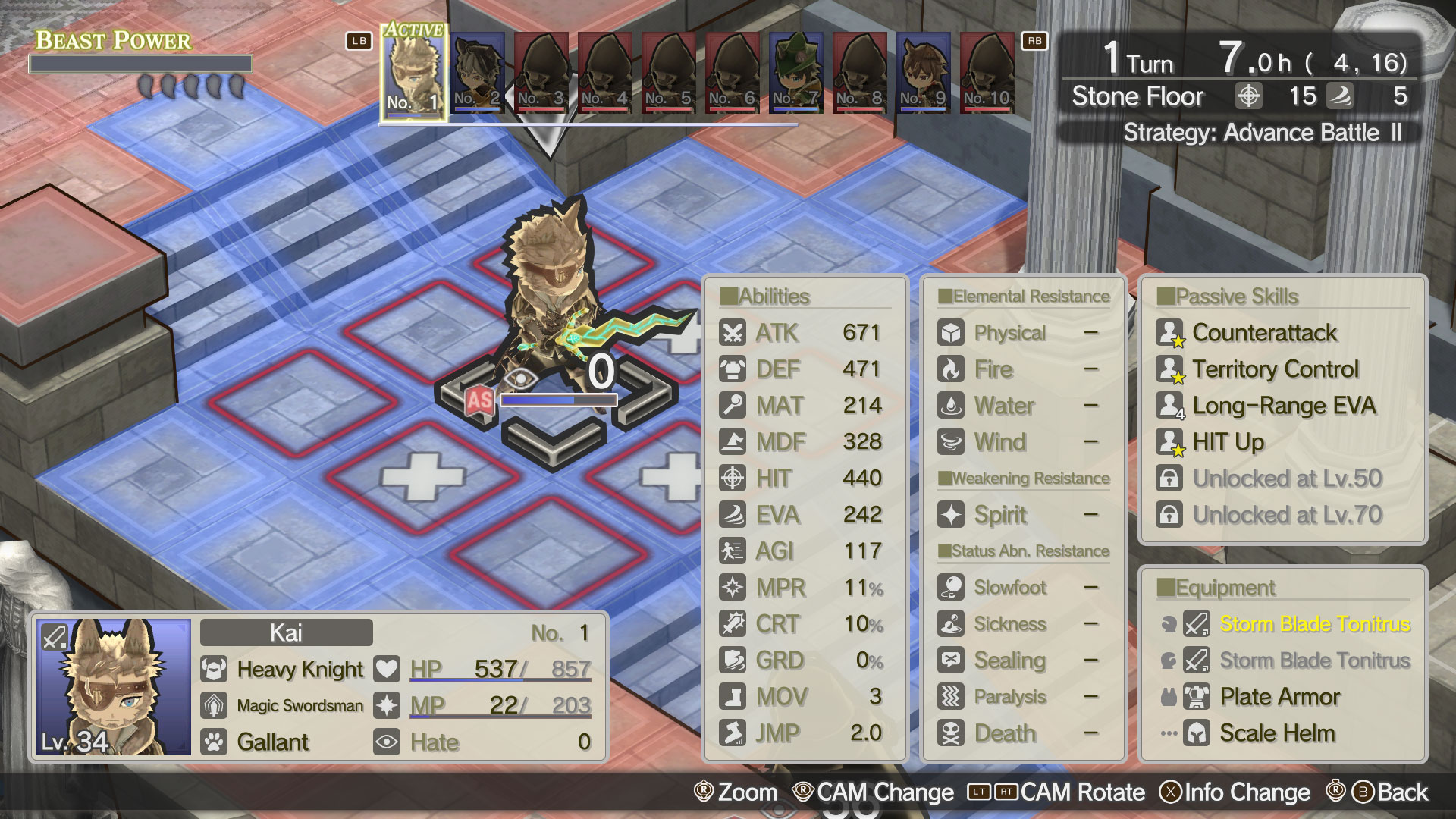Select the Scale Helm equipment slot

[1277, 733]
